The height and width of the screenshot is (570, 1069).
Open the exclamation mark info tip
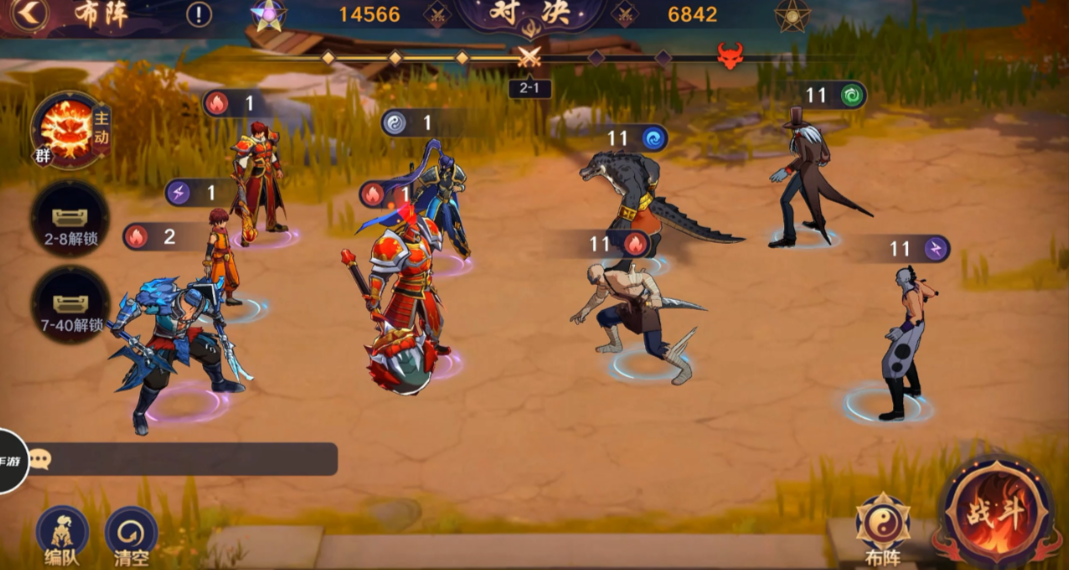click(199, 15)
